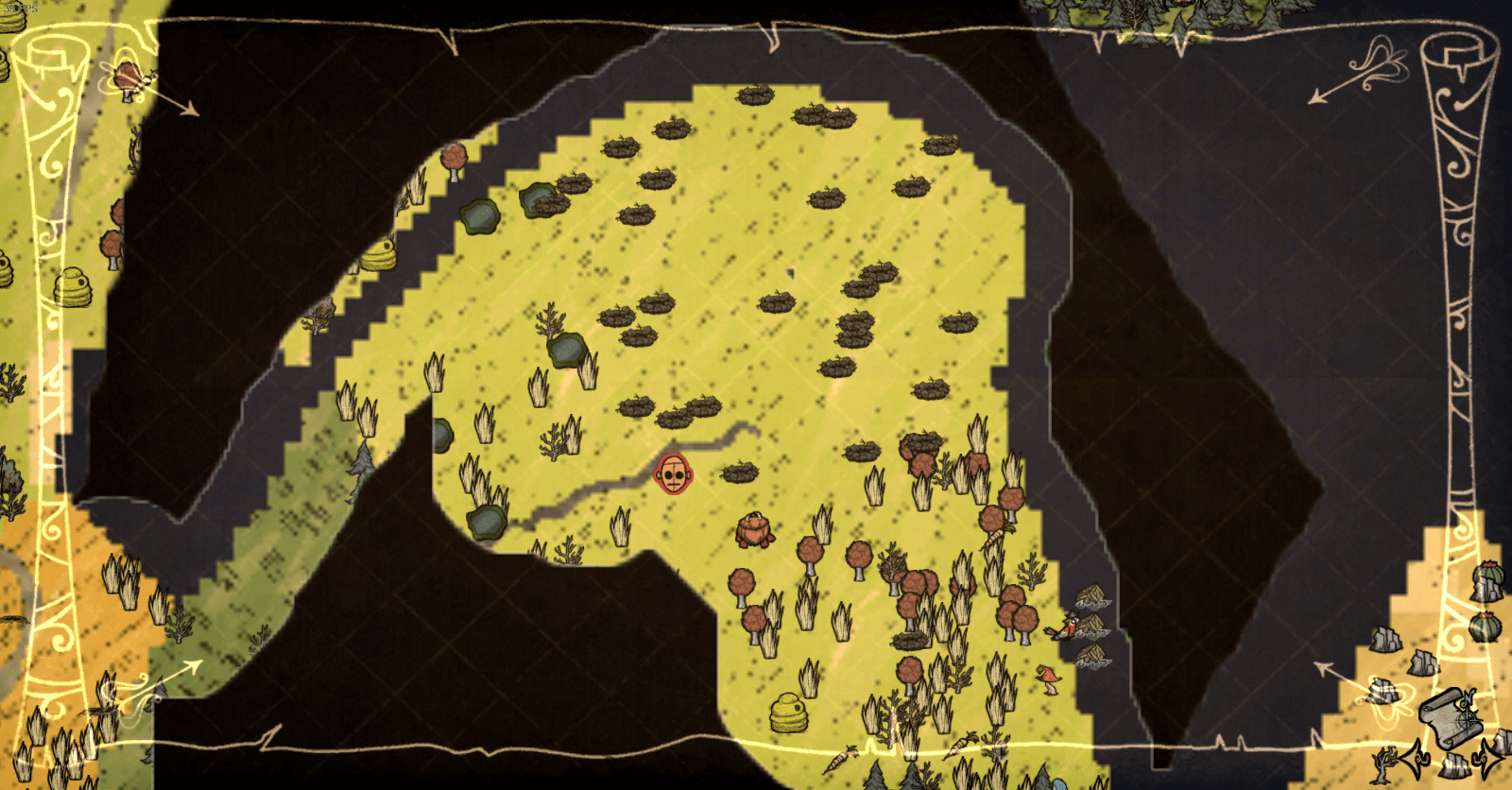Select the player's face icon on the map
Screen dimensions: 1512x790
point(674,472)
